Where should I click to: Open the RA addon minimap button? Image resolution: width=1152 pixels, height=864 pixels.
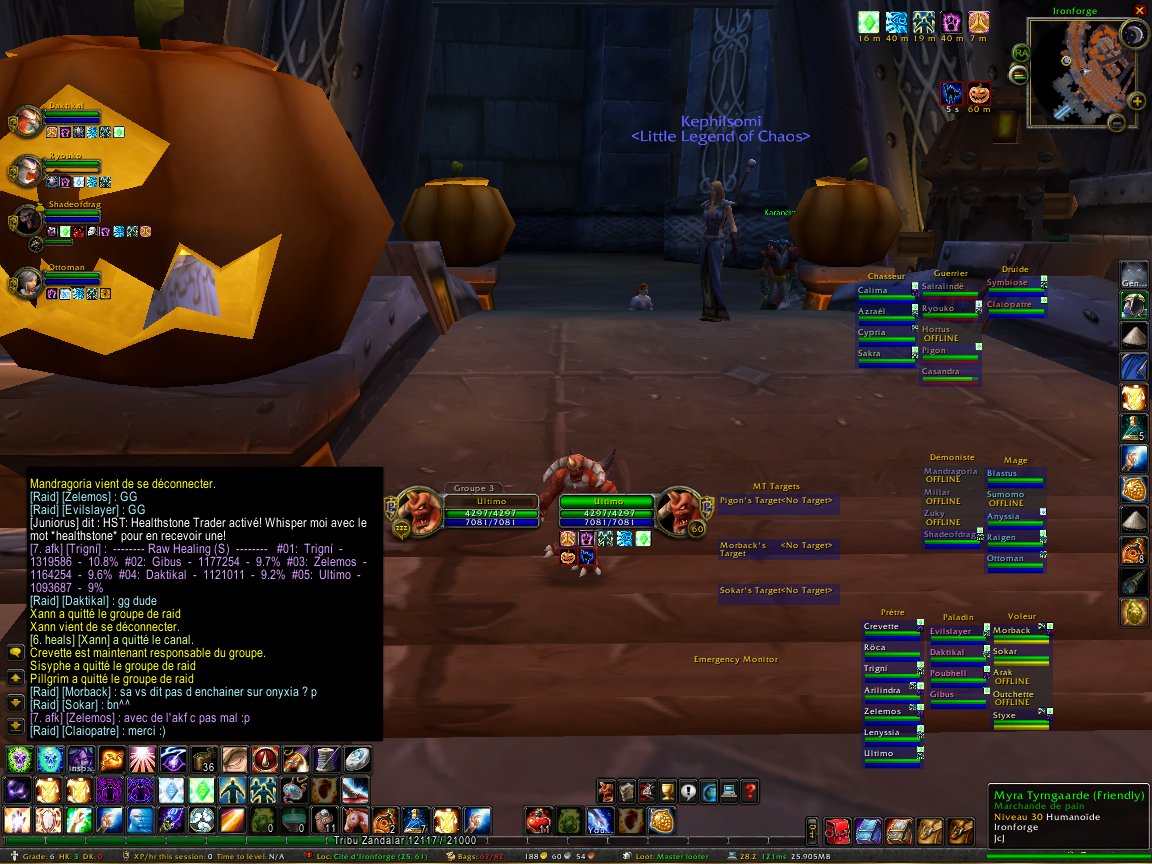tap(1021, 52)
